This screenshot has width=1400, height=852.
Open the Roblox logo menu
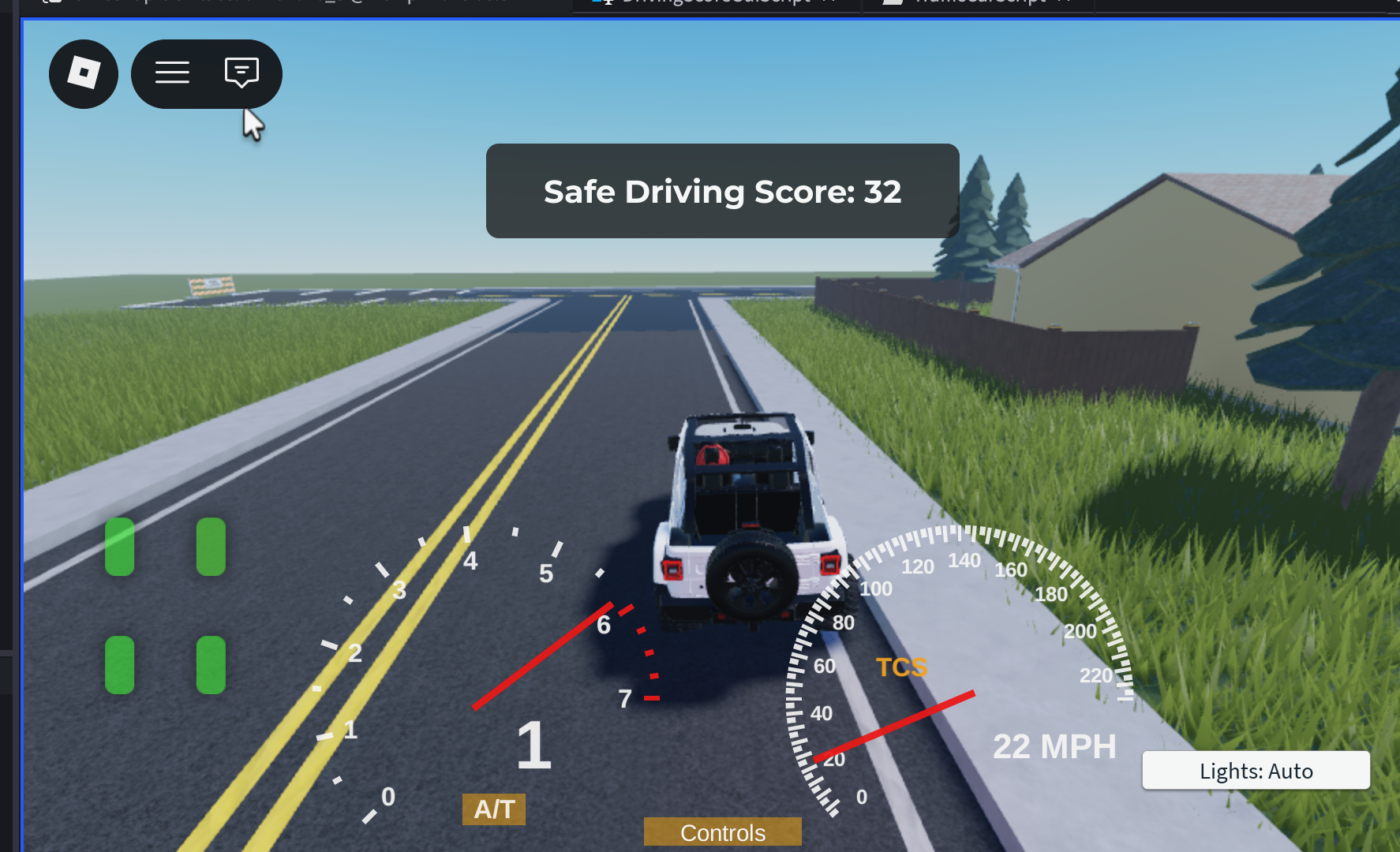pyautogui.click(x=84, y=74)
